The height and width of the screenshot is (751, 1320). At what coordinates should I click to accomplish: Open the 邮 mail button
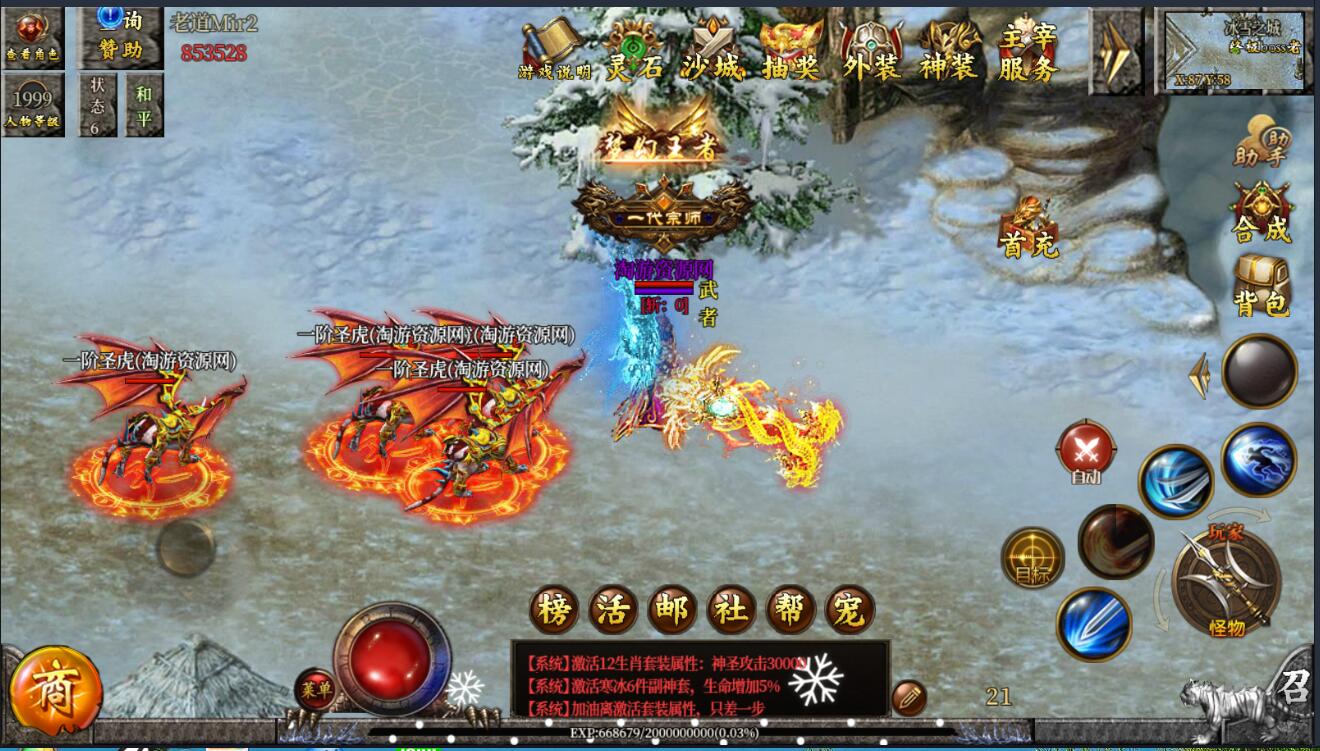(672, 610)
